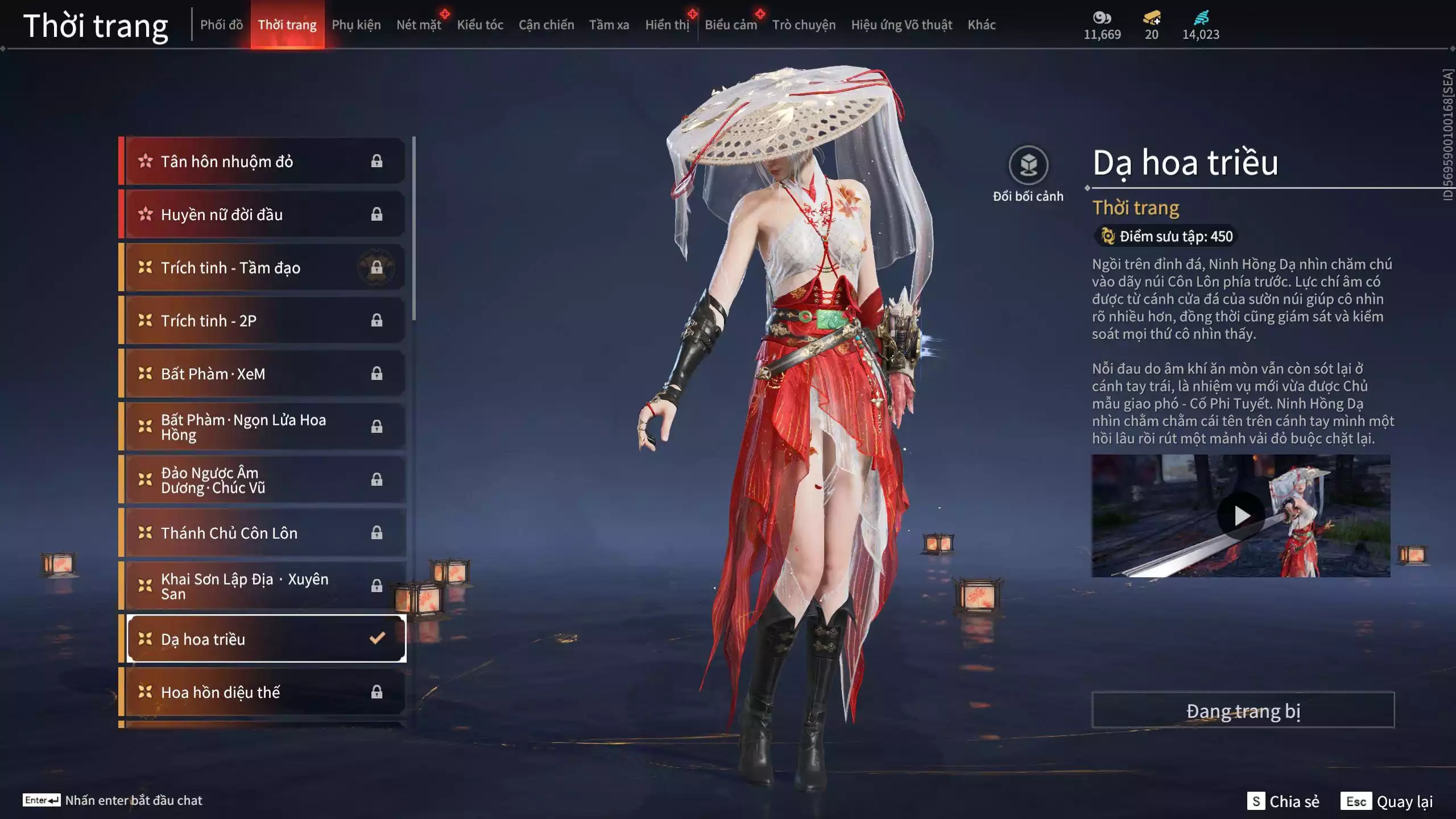Share the outfit with Chia sẻ

pyautogui.click(x=1283, y=801)
